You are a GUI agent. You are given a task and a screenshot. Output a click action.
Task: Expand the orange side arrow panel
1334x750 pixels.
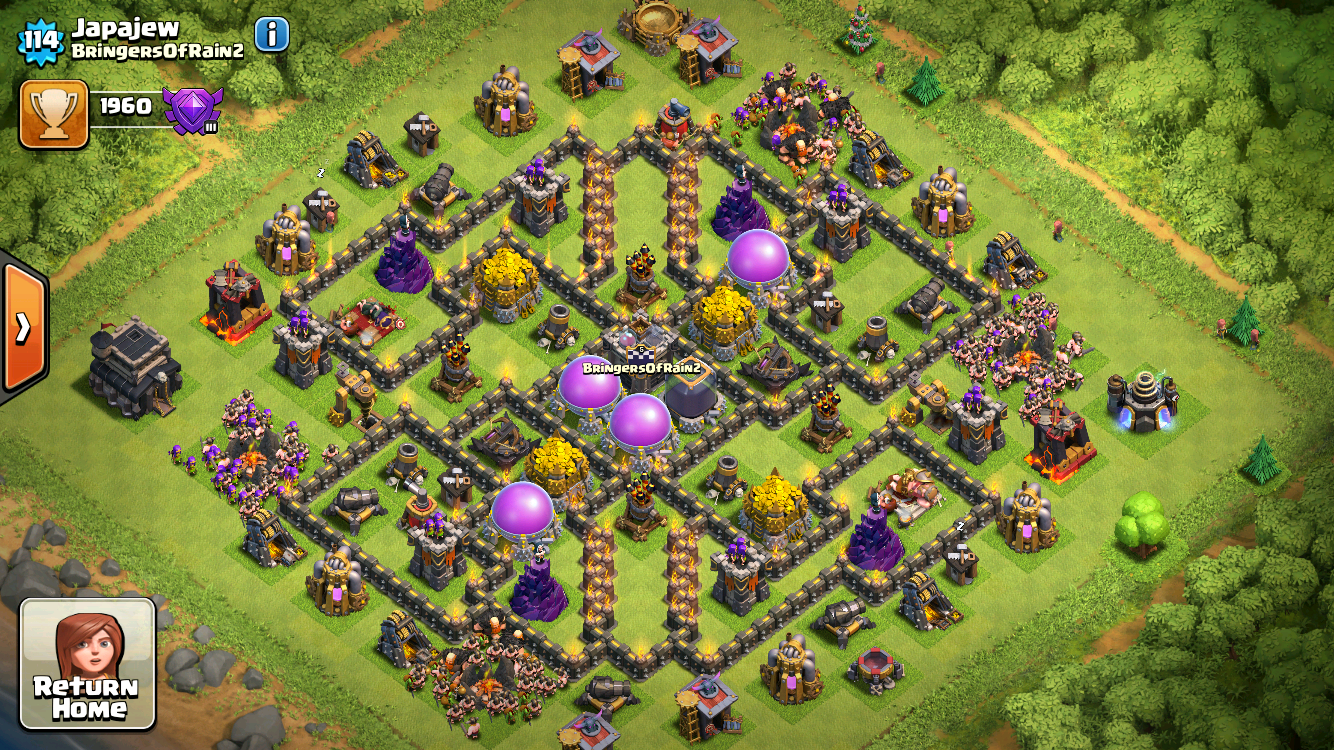click(22, 327)
